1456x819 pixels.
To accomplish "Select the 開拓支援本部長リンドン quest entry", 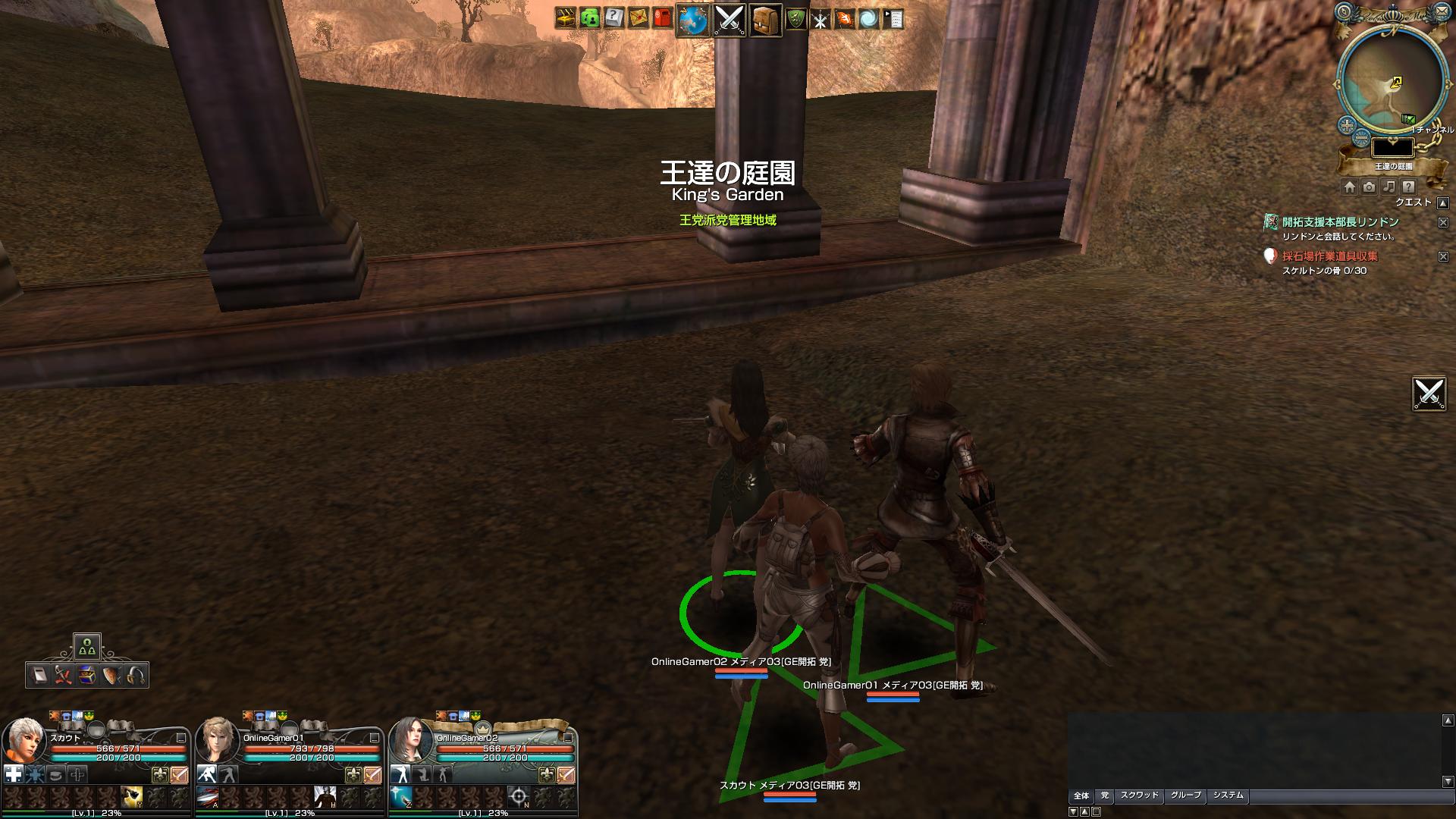I will click(1340, 222).
